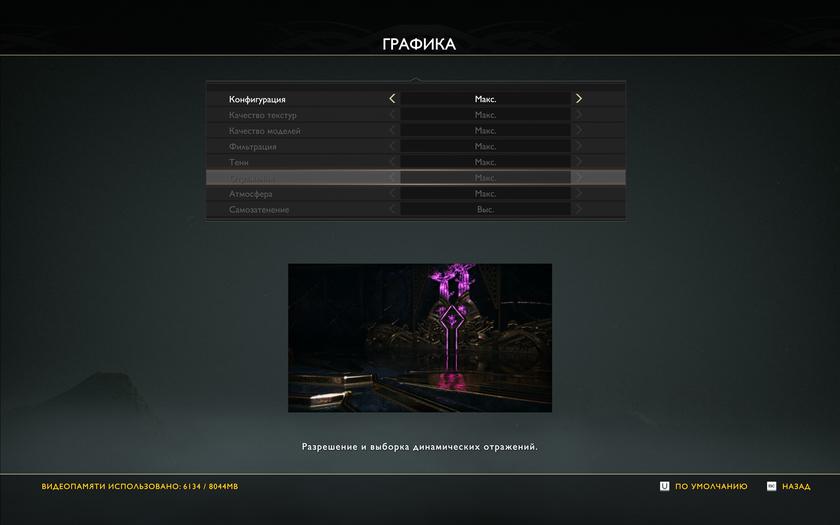Image resolution: width=840 pixels, height=525 pixels.
Task: Increase Самозатенение with its right arrow
Action: (x=578, y=210)
